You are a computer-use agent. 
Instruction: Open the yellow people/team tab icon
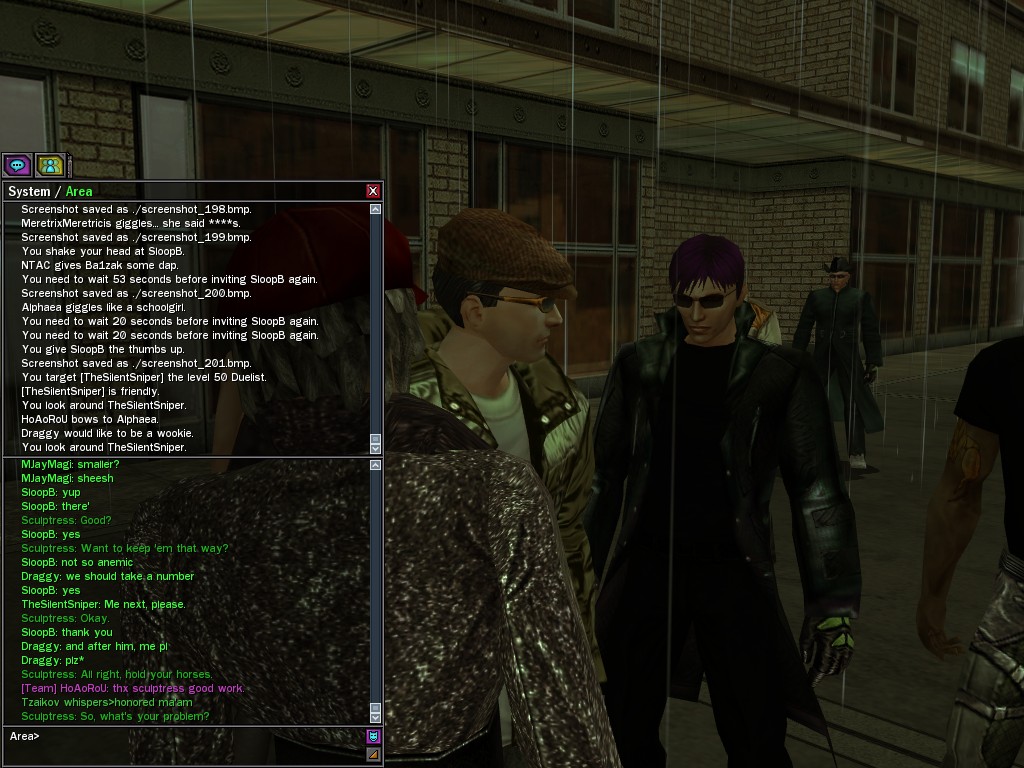click(x=49, y=165)
